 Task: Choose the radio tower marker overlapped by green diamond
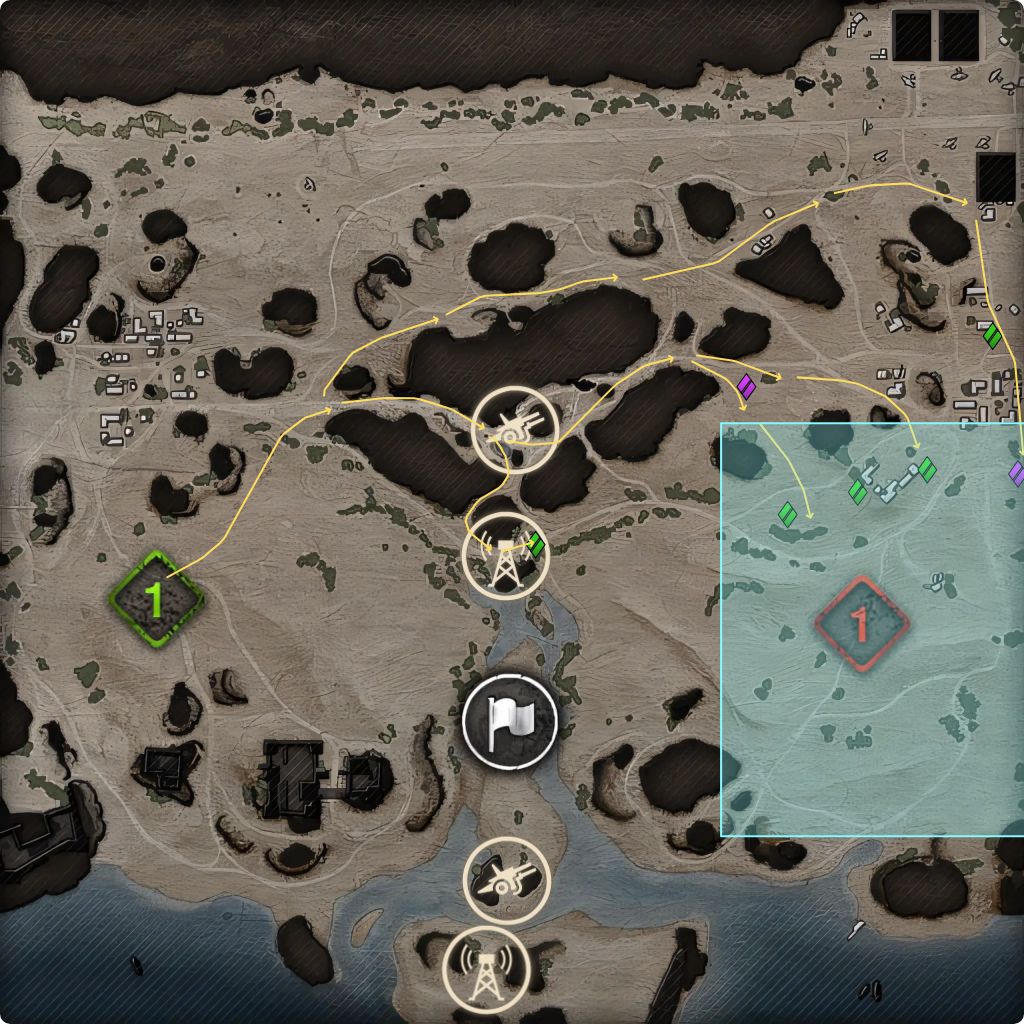pyautogui.click(x=508, y=556)
